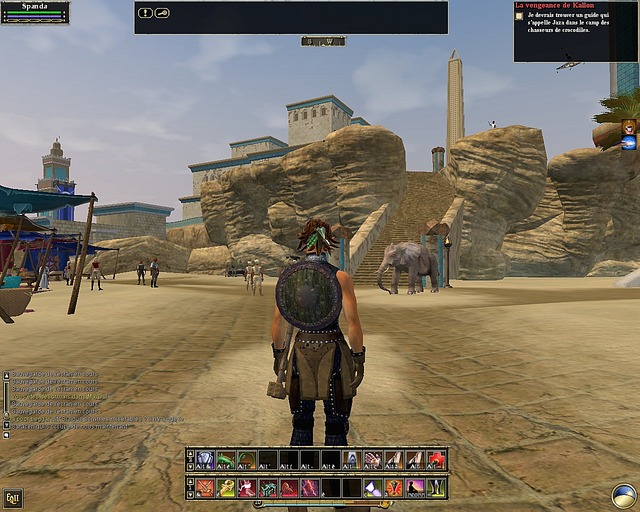
Task: Click the compass heading bar
Action: (x=323, y=41)
